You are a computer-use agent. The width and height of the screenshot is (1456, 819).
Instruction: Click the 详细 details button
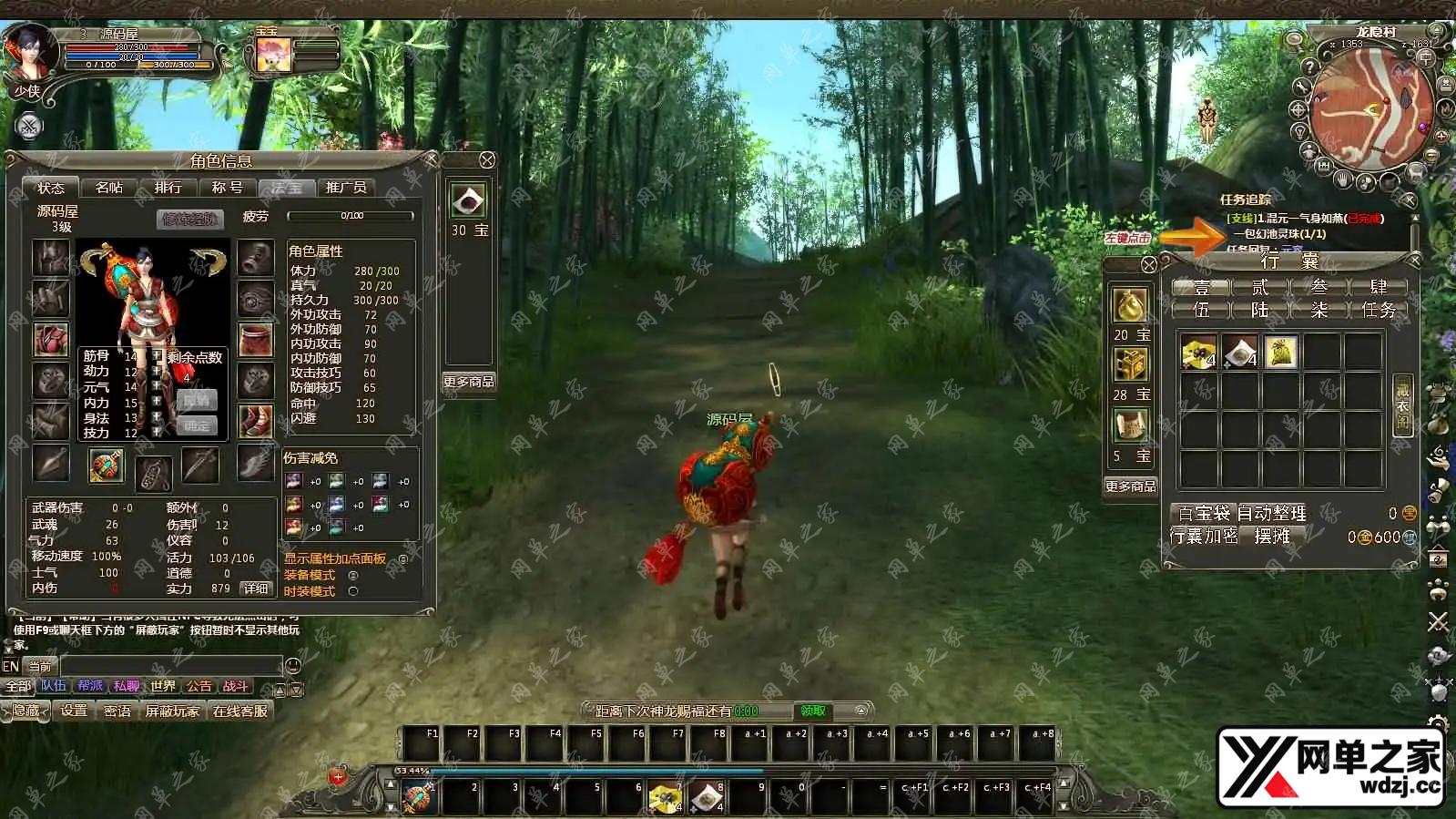[257, 589]
